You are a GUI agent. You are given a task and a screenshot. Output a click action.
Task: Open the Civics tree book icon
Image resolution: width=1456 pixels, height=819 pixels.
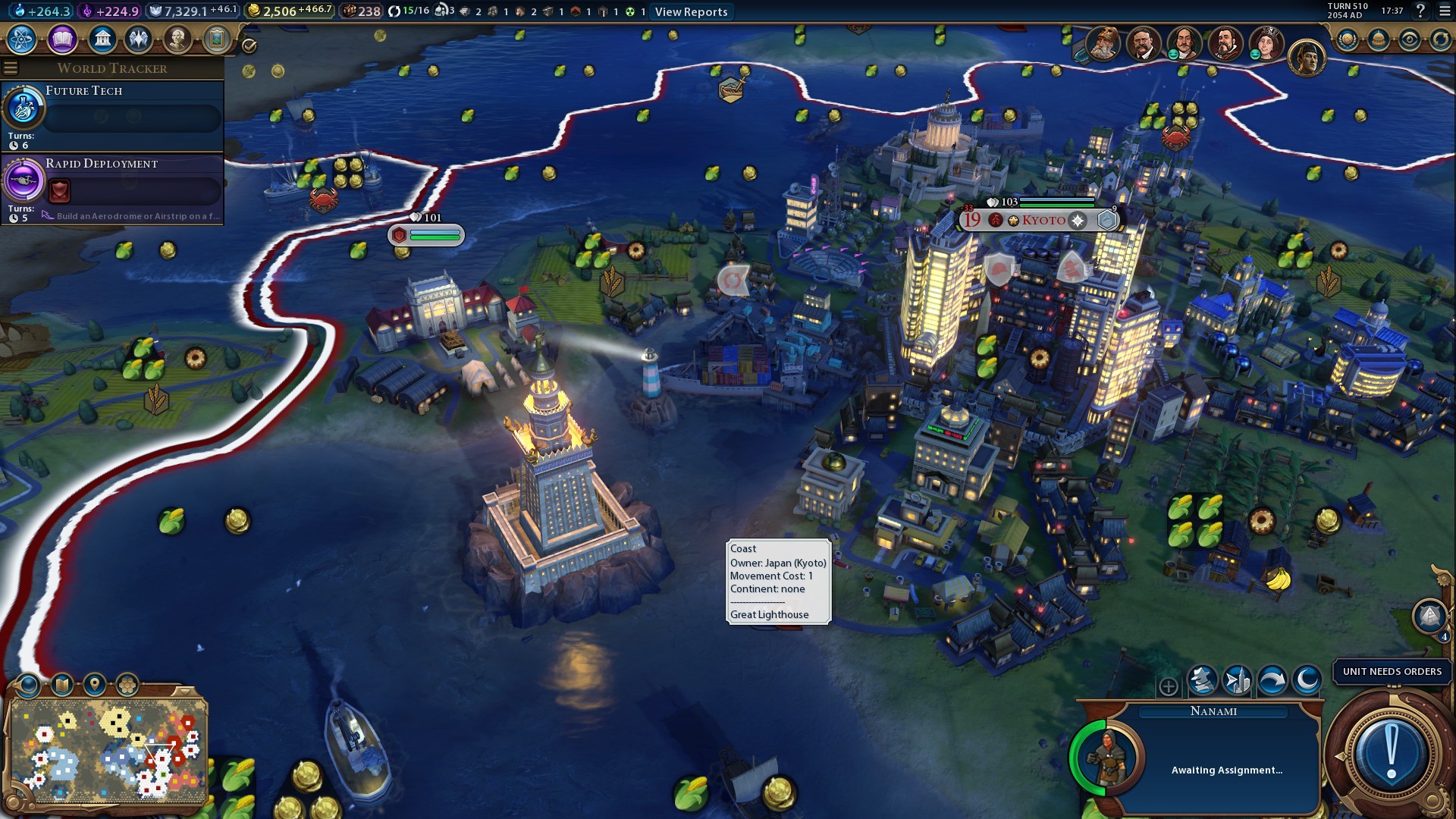[62, 39]
